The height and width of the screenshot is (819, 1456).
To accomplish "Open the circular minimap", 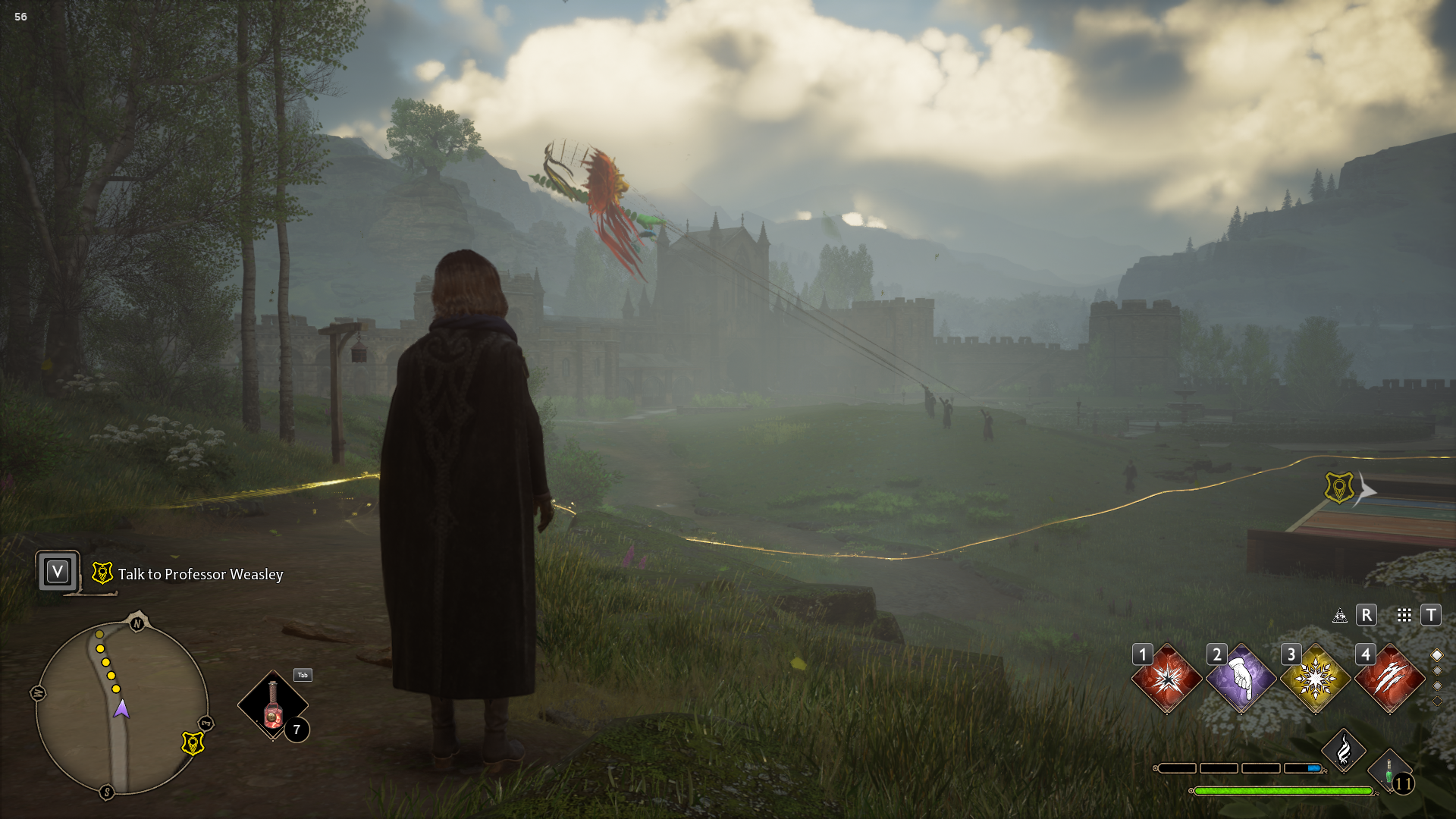I will pos(121,705).
